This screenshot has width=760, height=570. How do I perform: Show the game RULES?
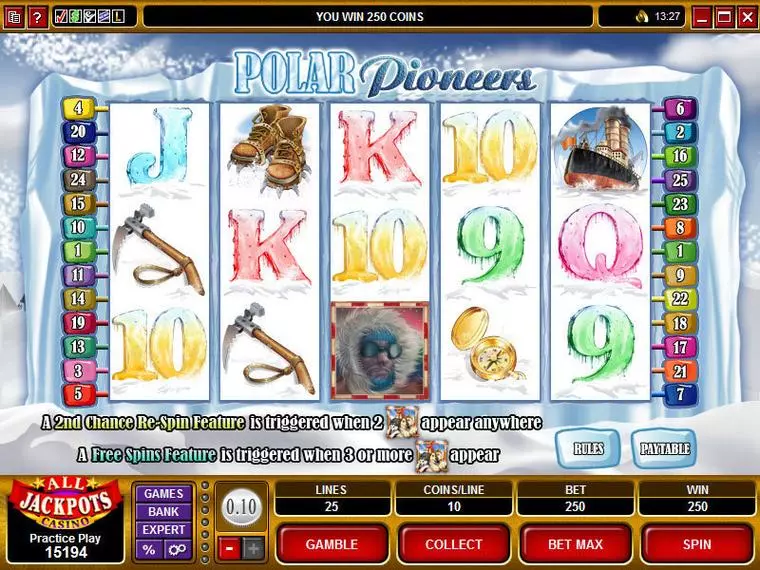tap(588, 449)
